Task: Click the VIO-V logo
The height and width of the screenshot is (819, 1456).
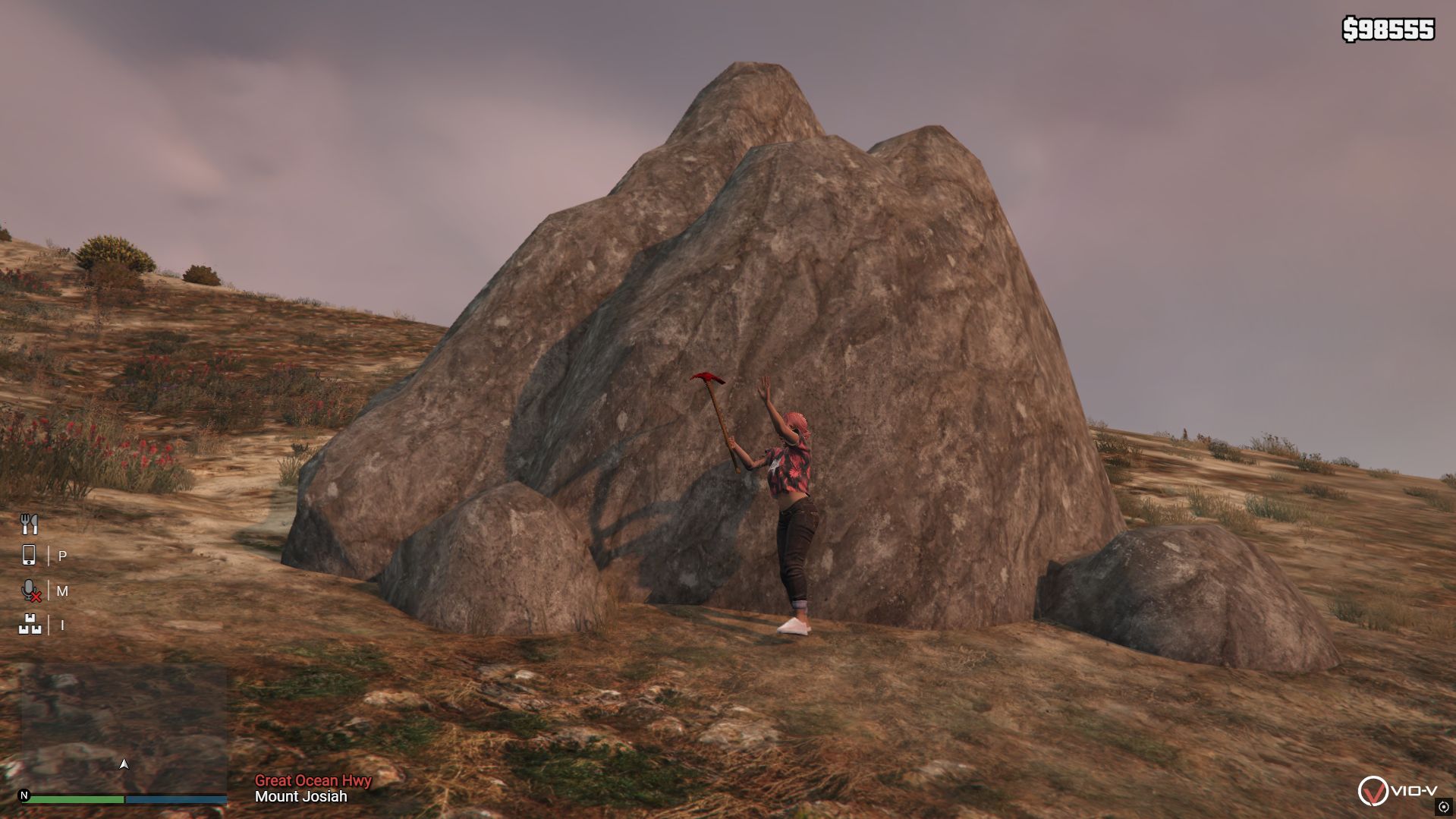Action: (x=1395, y=791)
